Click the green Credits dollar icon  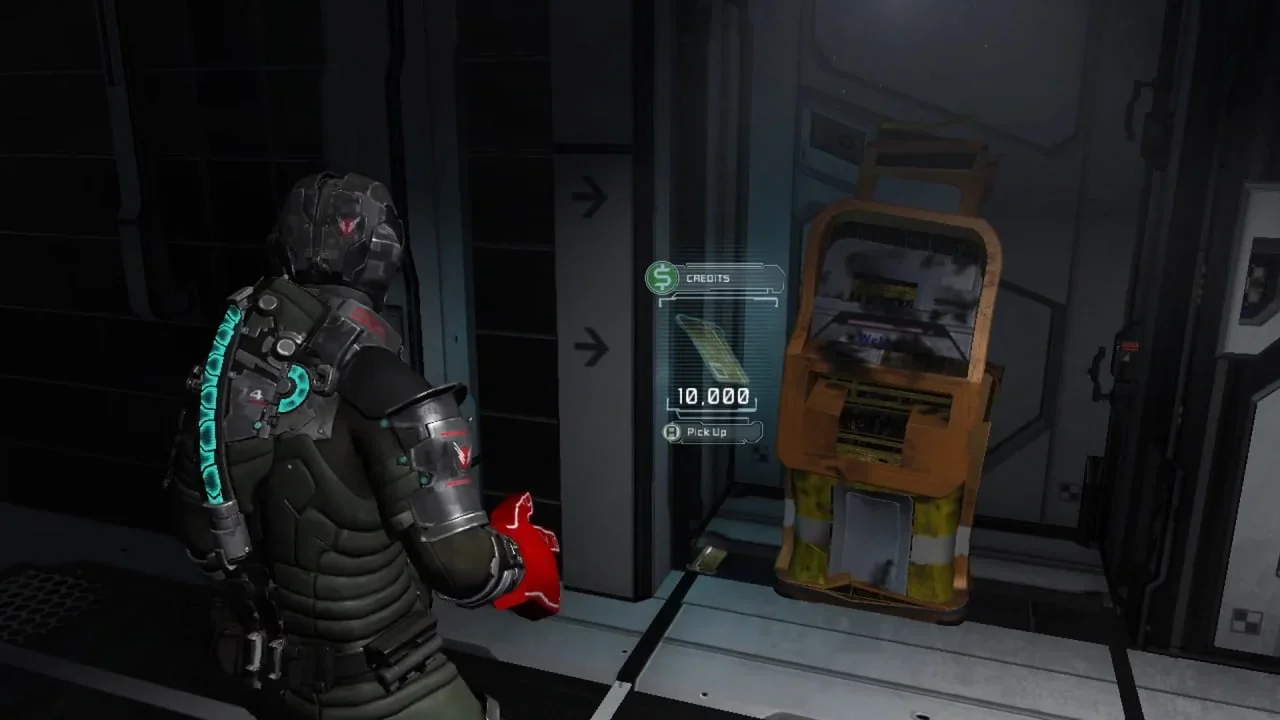coord(661,277)
